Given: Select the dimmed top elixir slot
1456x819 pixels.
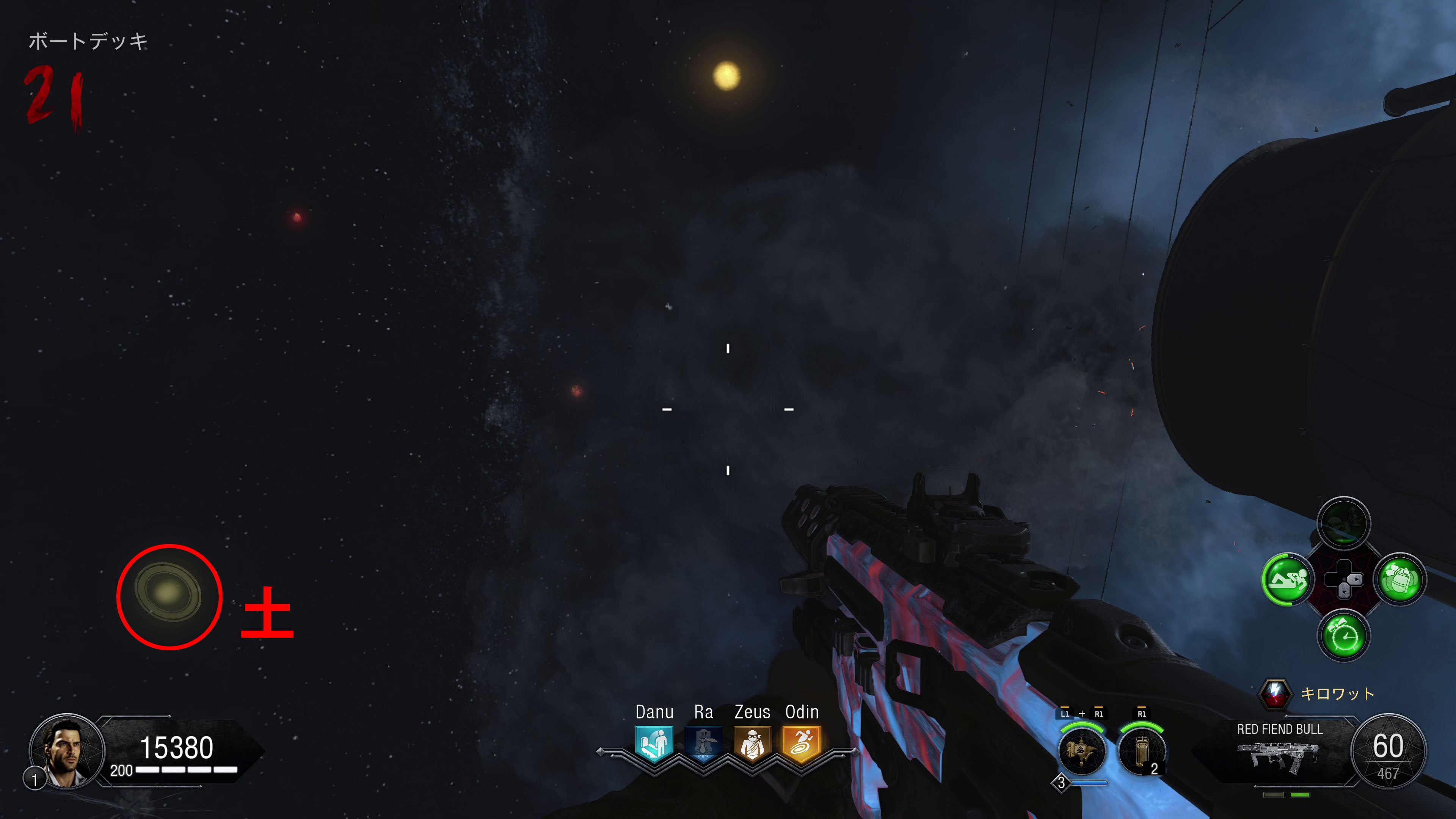Looking at the screenshot, I should click(1343, 523).
